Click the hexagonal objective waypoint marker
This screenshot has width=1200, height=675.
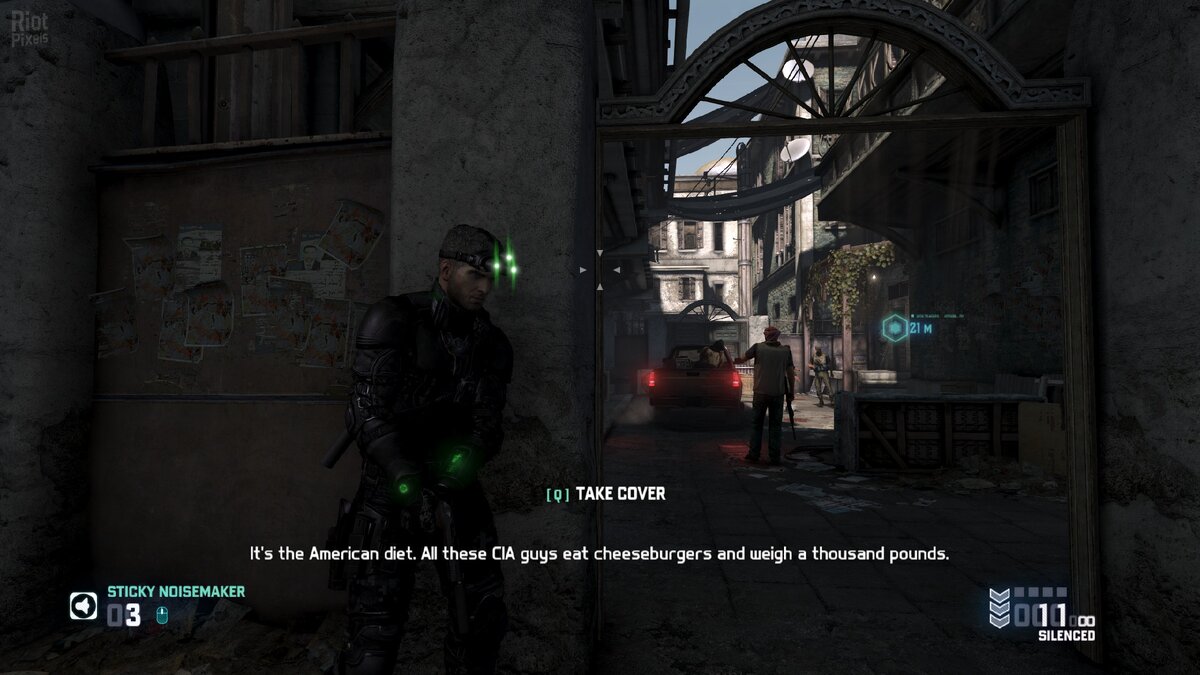pos(895,328)
